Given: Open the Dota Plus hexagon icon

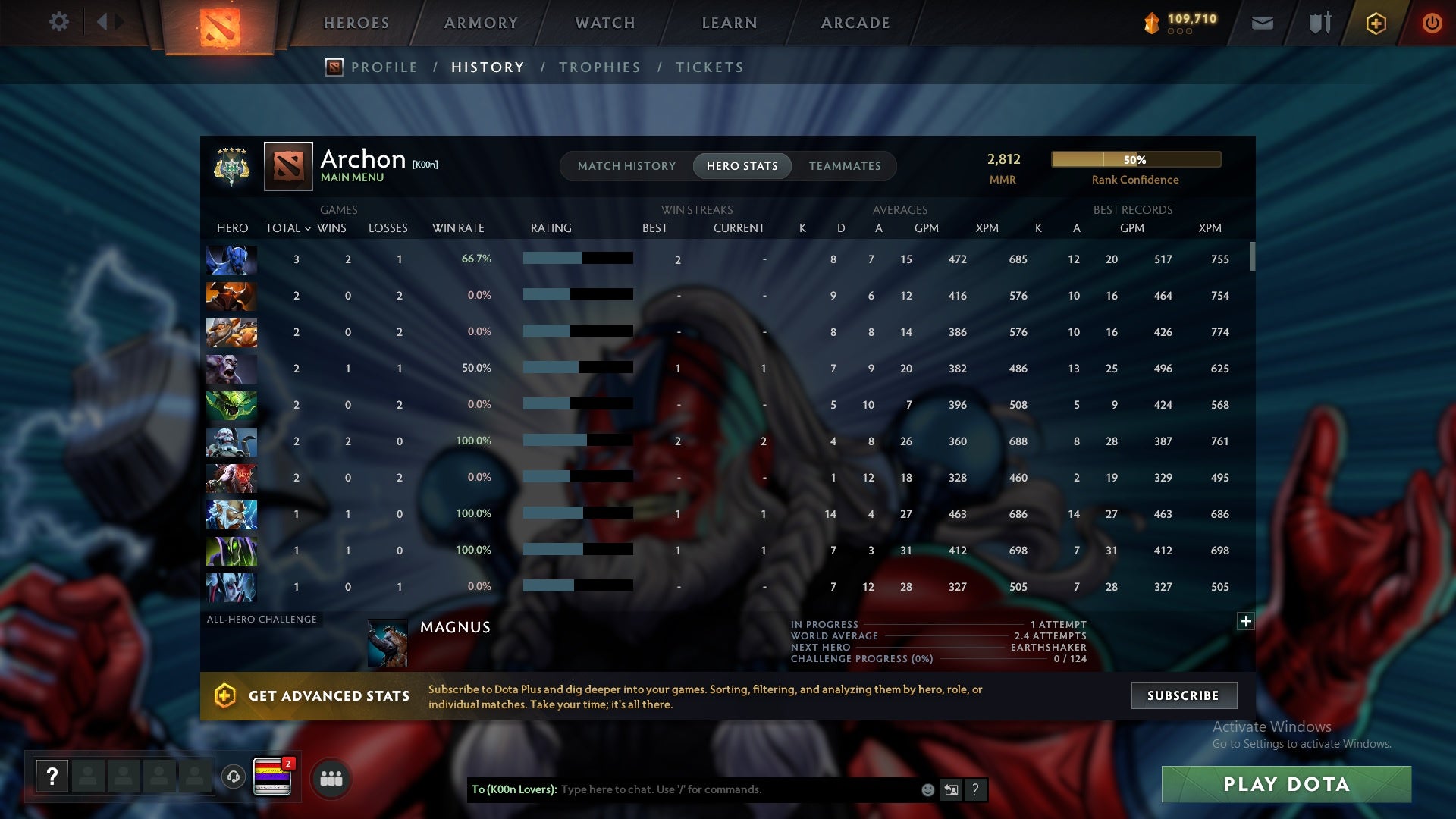Looking at the screenshot, I should tap(1375, 23).
